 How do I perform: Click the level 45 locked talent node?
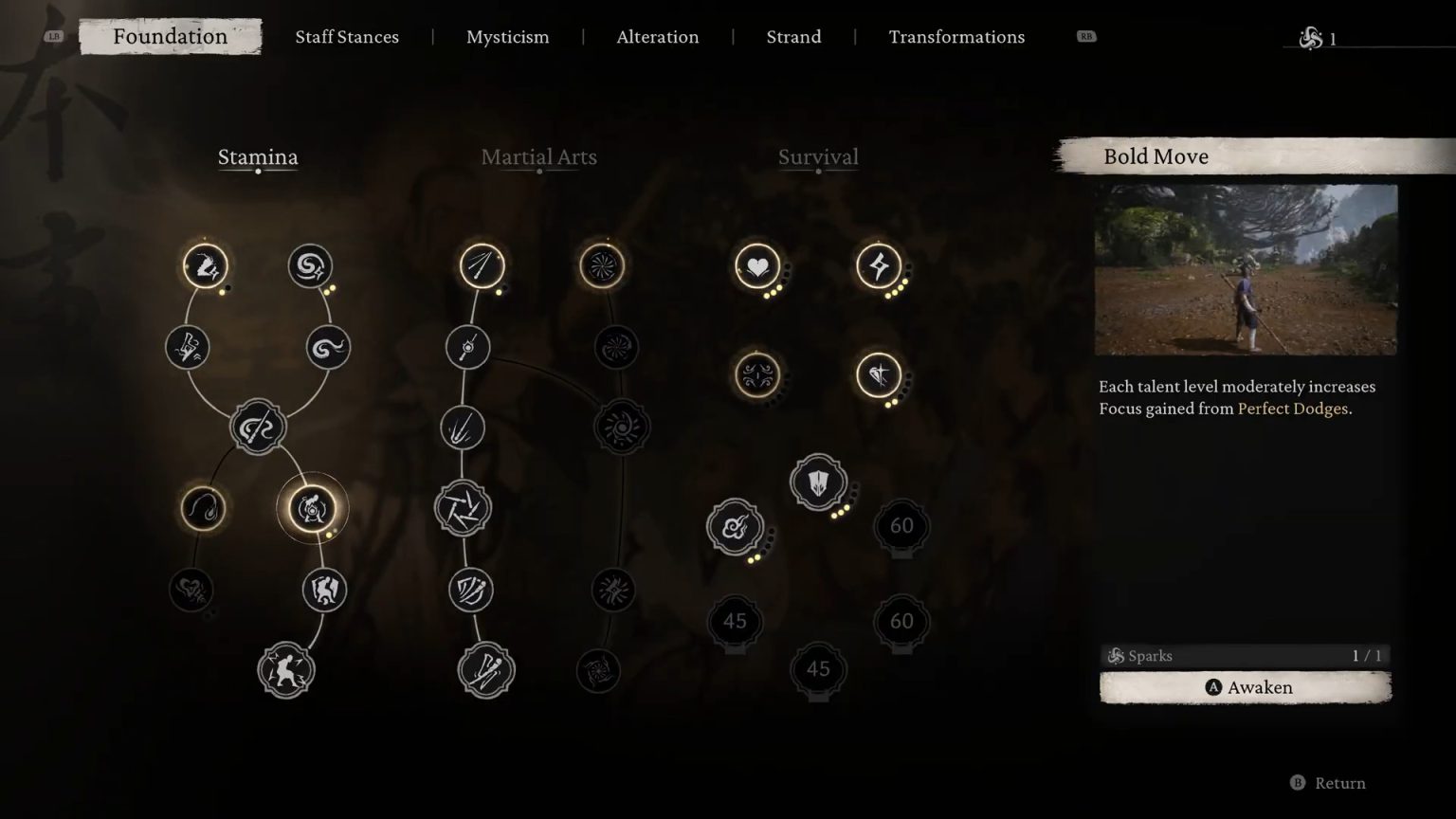pyautogui.click(x=733, y=622)
